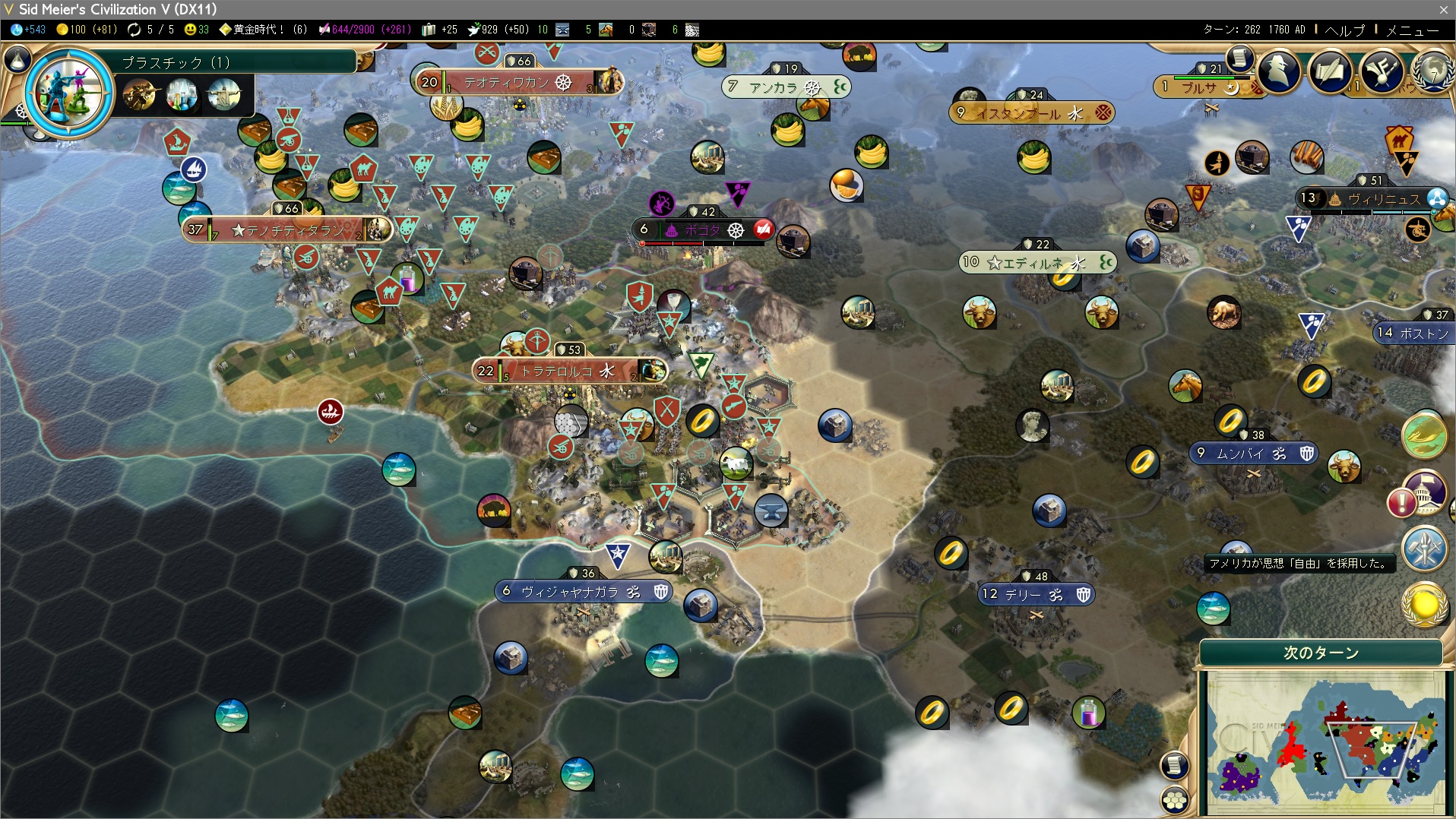Open the culture overview music icon

tap(1382, 71)
